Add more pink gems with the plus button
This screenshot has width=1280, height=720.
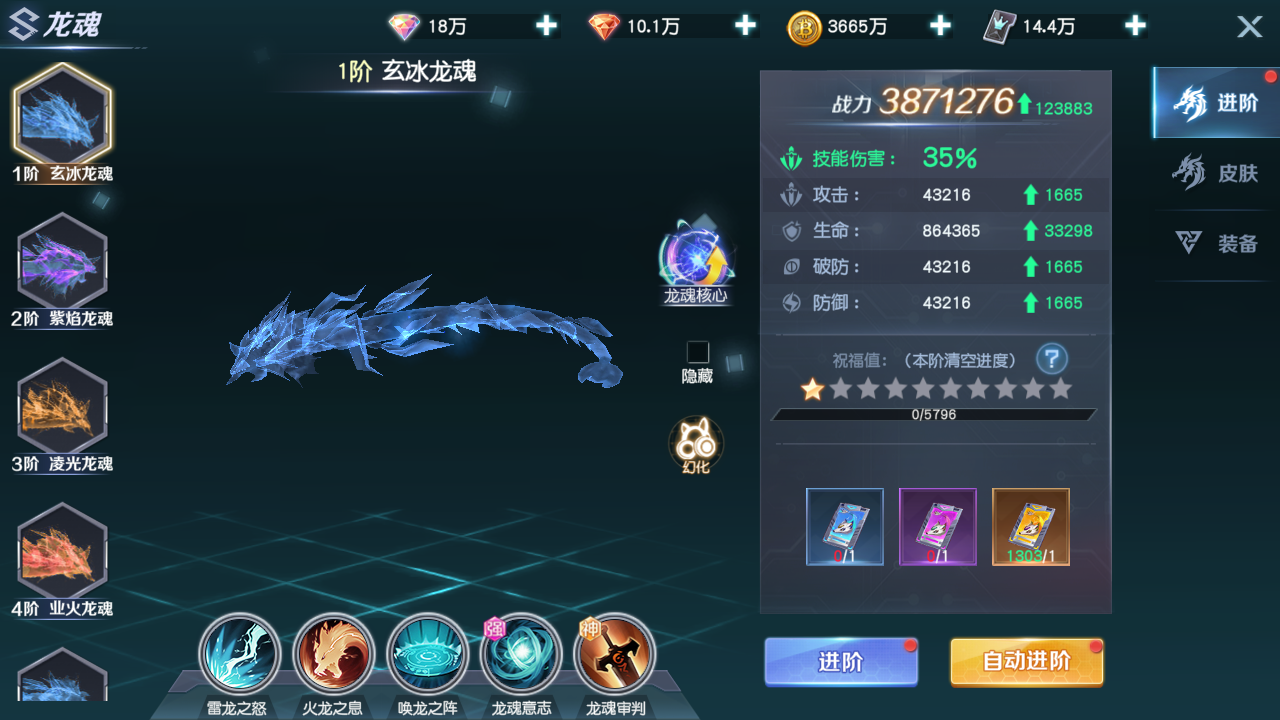[x=546, y=26]
